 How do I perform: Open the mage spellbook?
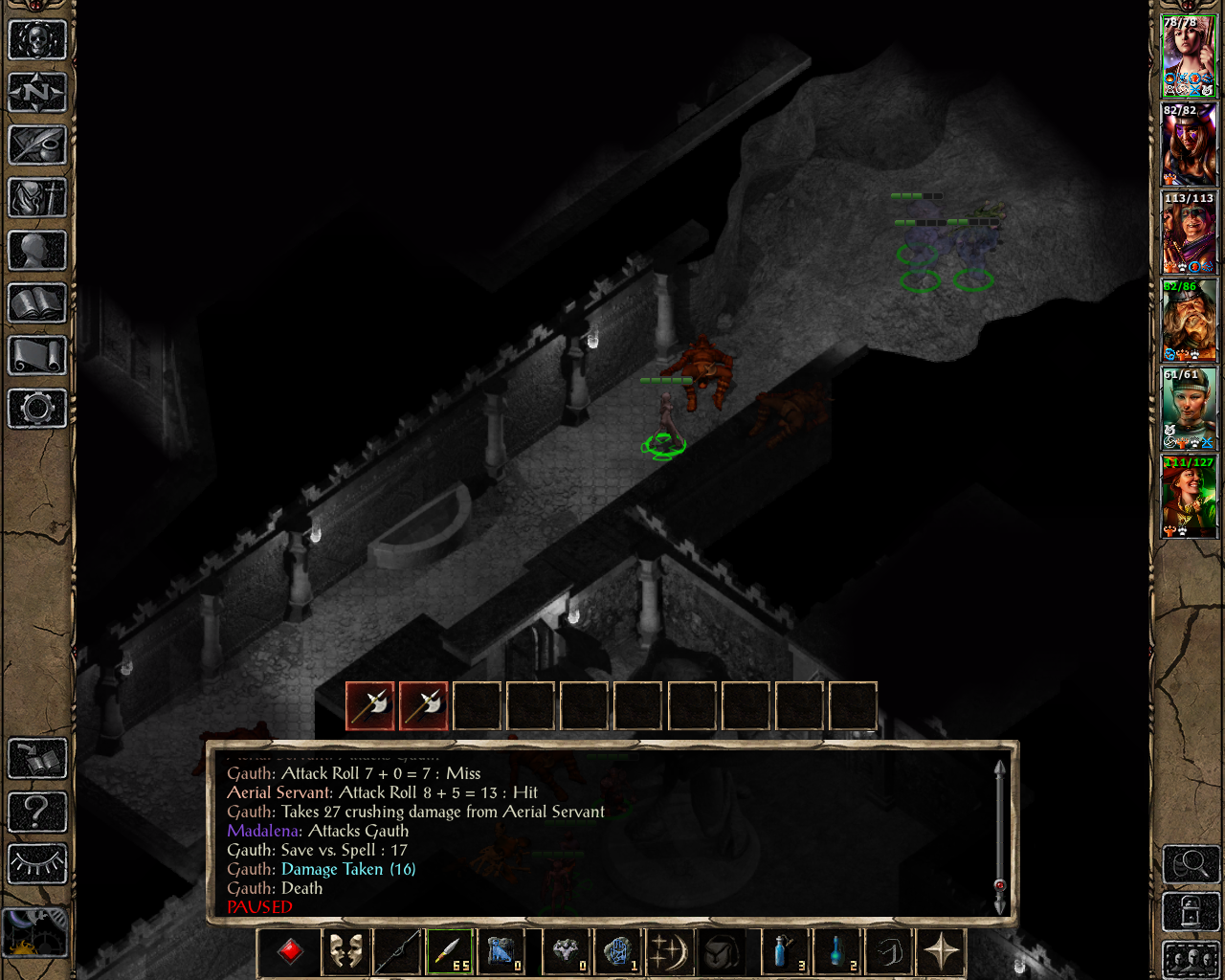(37, 303)
